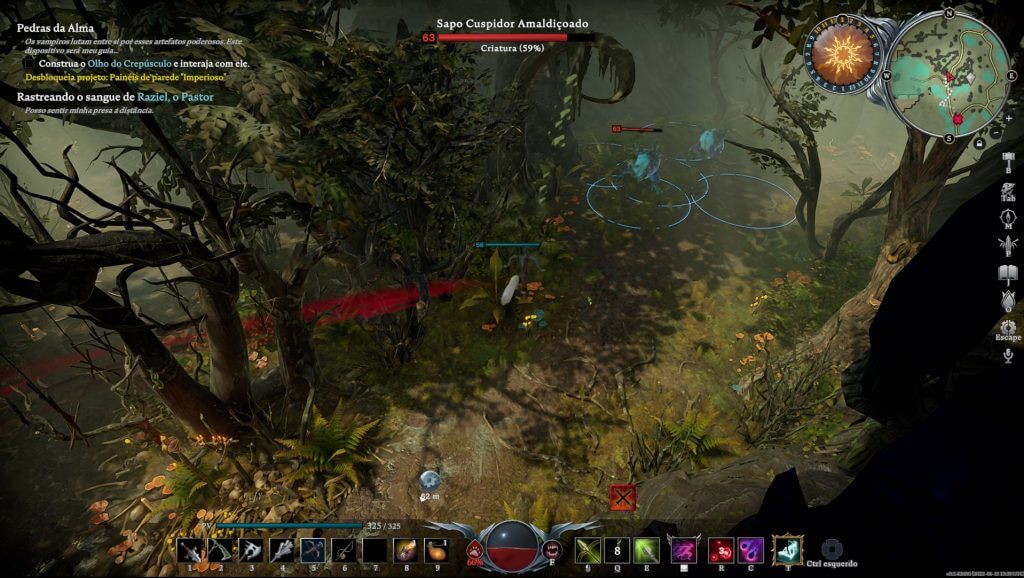Screen dimensions: 1024x578
Task: Open the Escape settings gear menu
Action: click(x=1007, y=327)
